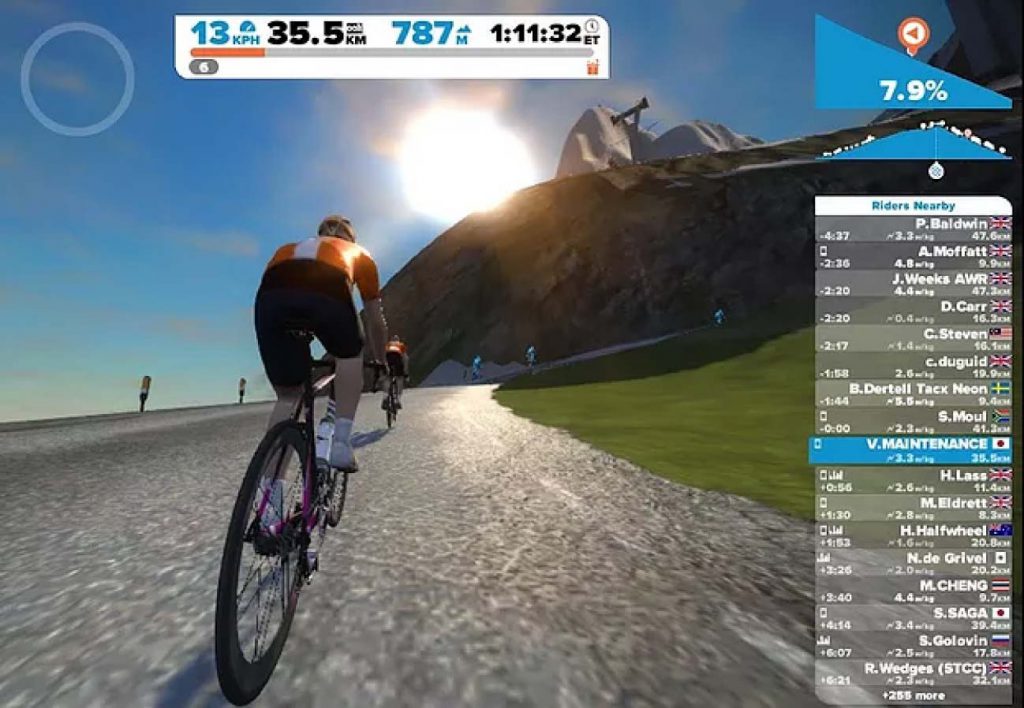This screenshot has height=708, width=1024.
Task: Click the empty power-up ring
Action: [77, 79]
